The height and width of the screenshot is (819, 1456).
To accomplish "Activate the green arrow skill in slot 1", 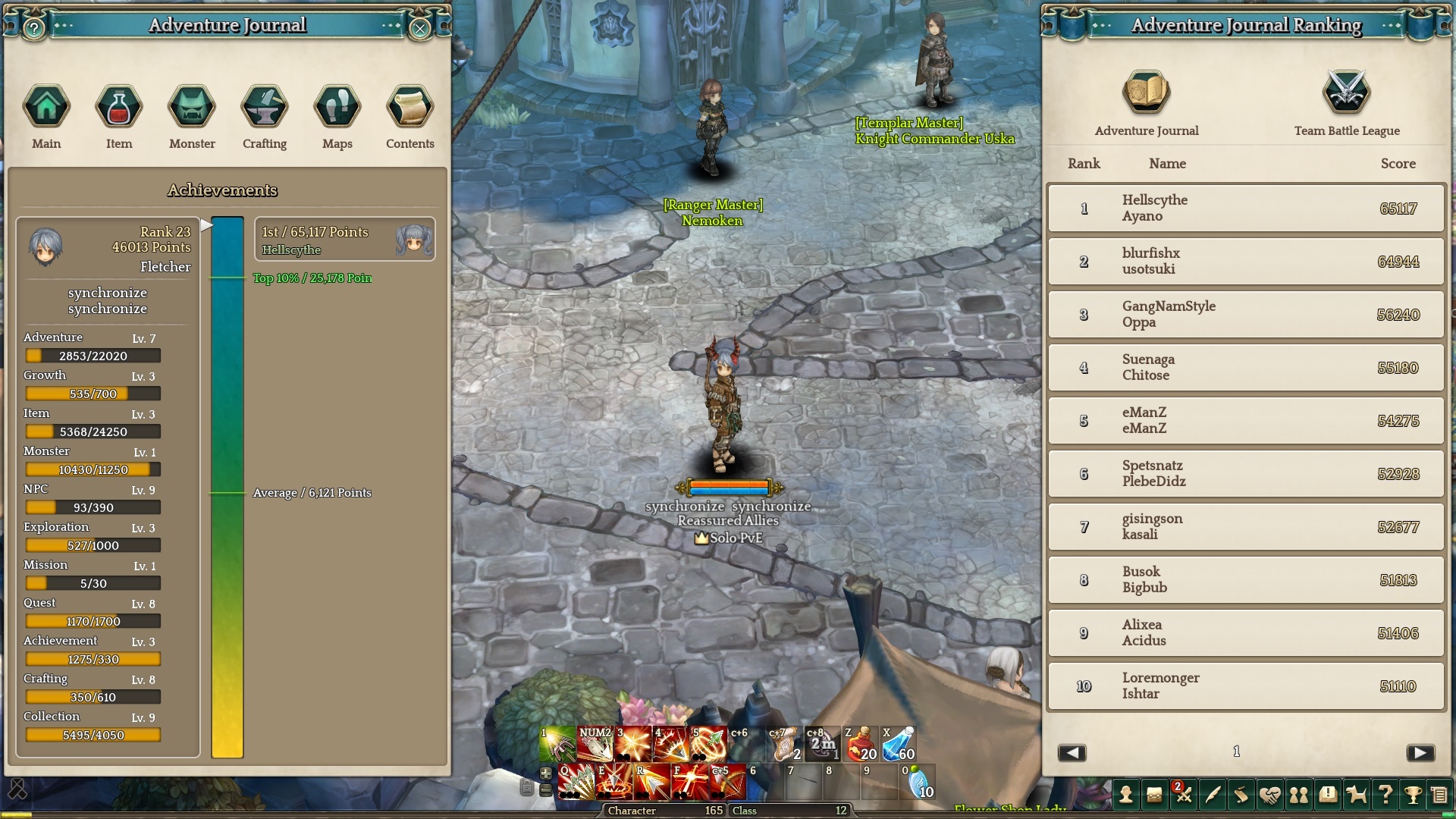I will 557,744.
